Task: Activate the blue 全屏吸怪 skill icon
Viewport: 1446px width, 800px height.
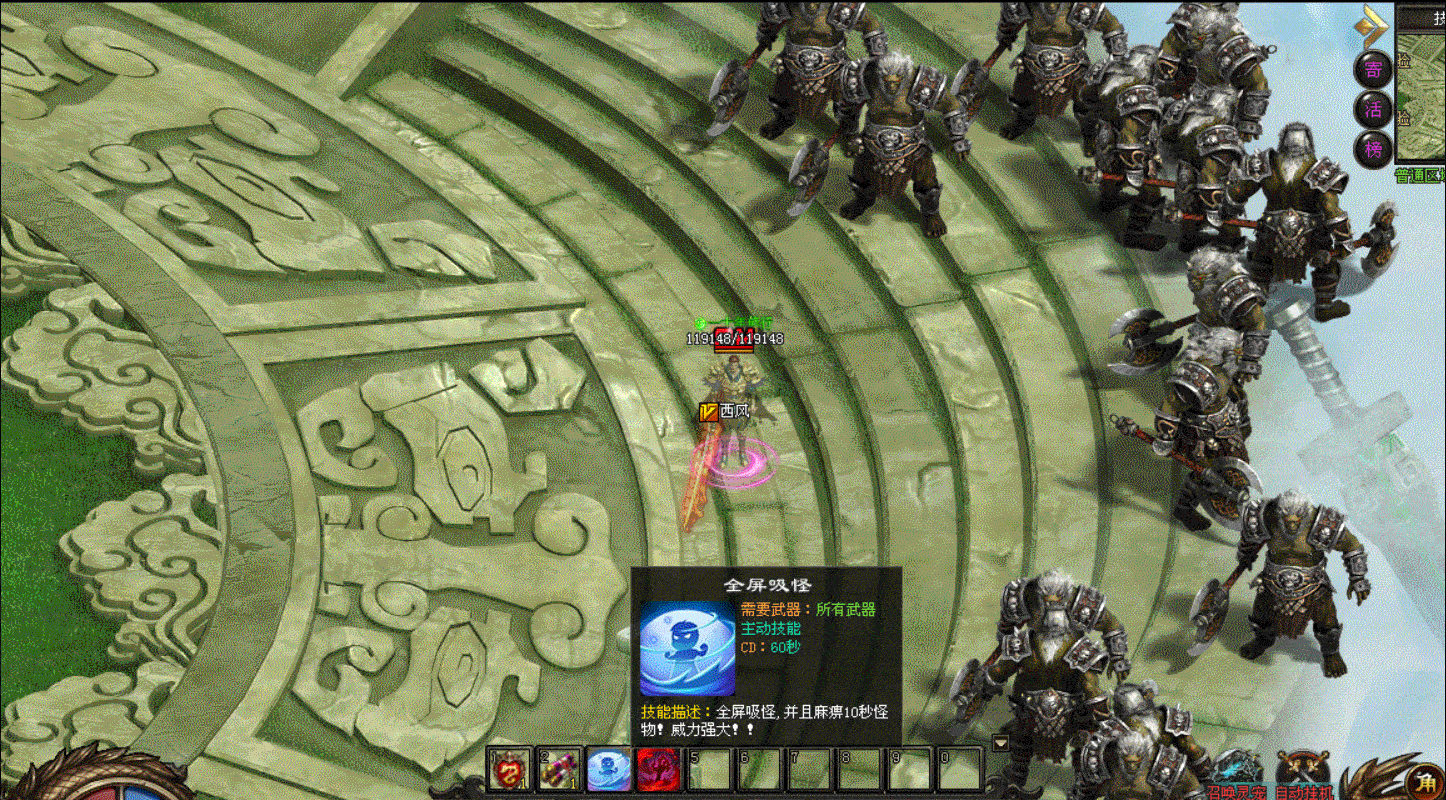Action: click(x=608, y=770)
